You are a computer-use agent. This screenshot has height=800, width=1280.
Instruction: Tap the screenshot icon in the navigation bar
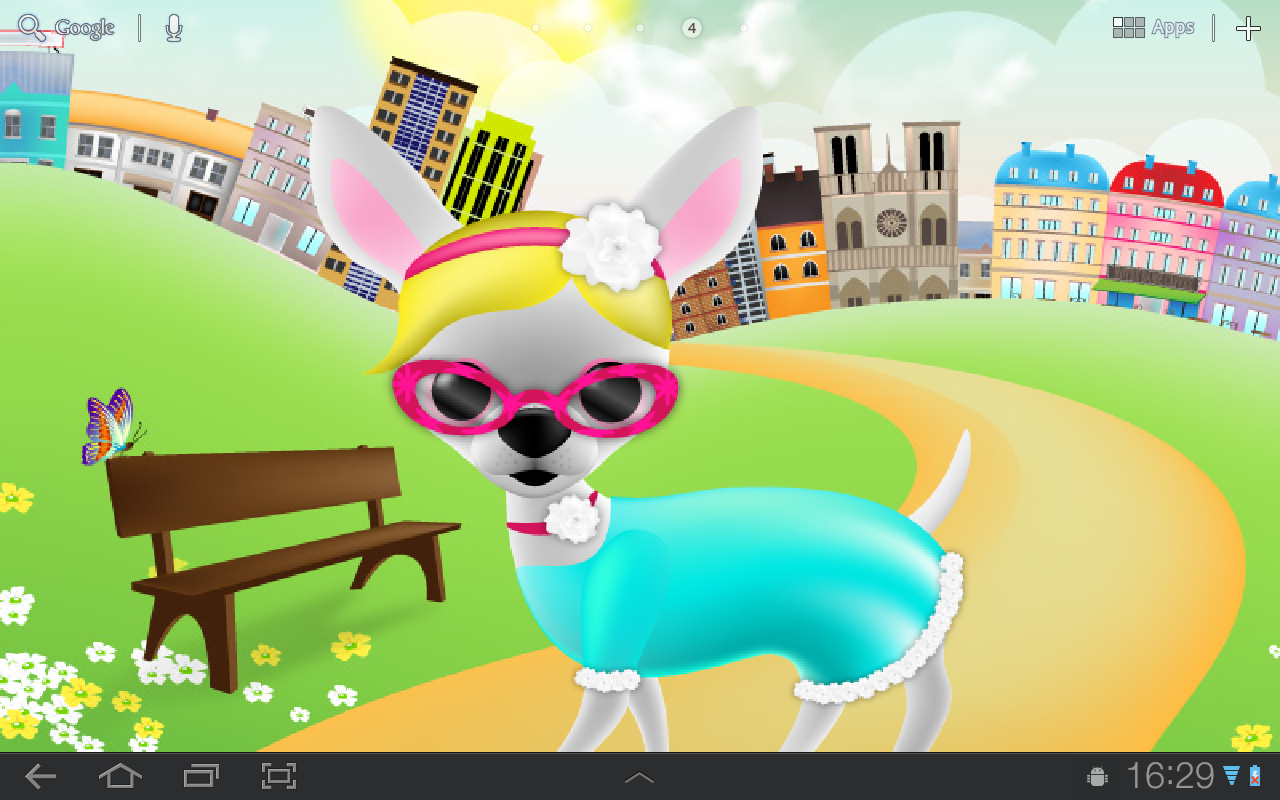279,775
